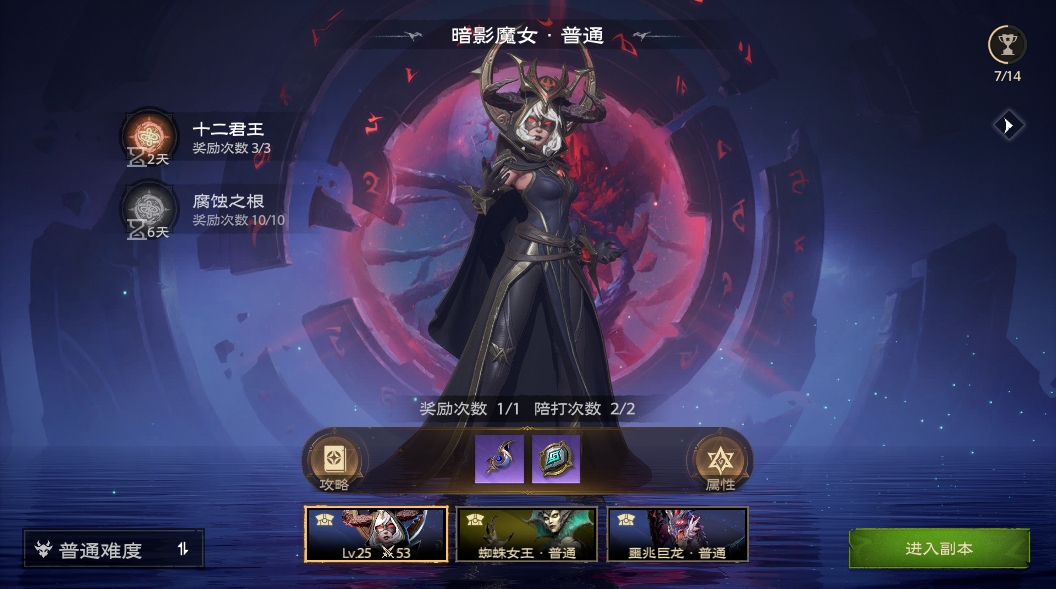Viewport: 1056px width, 589px height.
Task: Enter the dungeon with 进入副本
Action: pyautogui.click(x=938, y=549)
